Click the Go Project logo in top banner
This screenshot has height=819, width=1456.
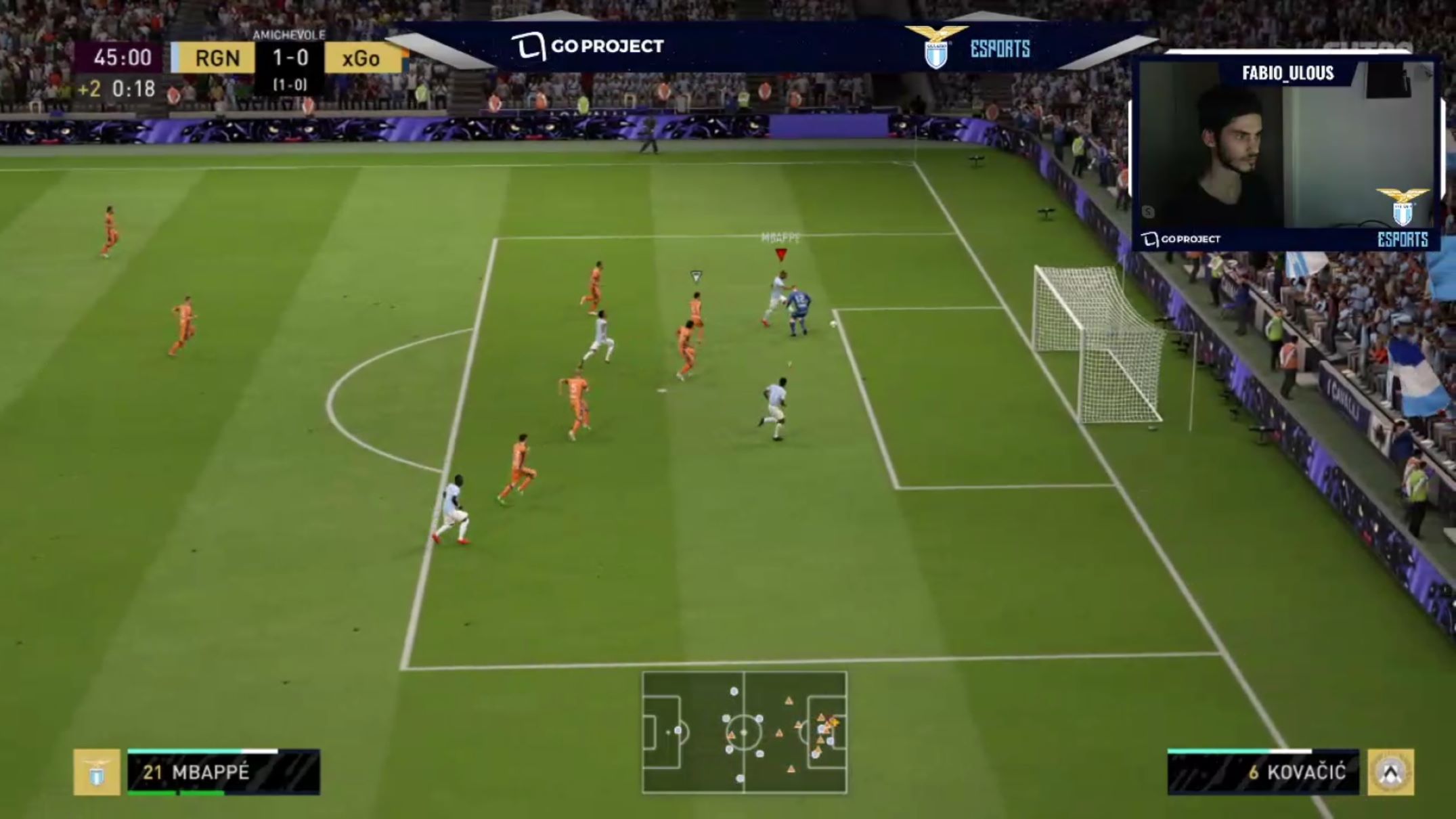click(x=588, y=46)
